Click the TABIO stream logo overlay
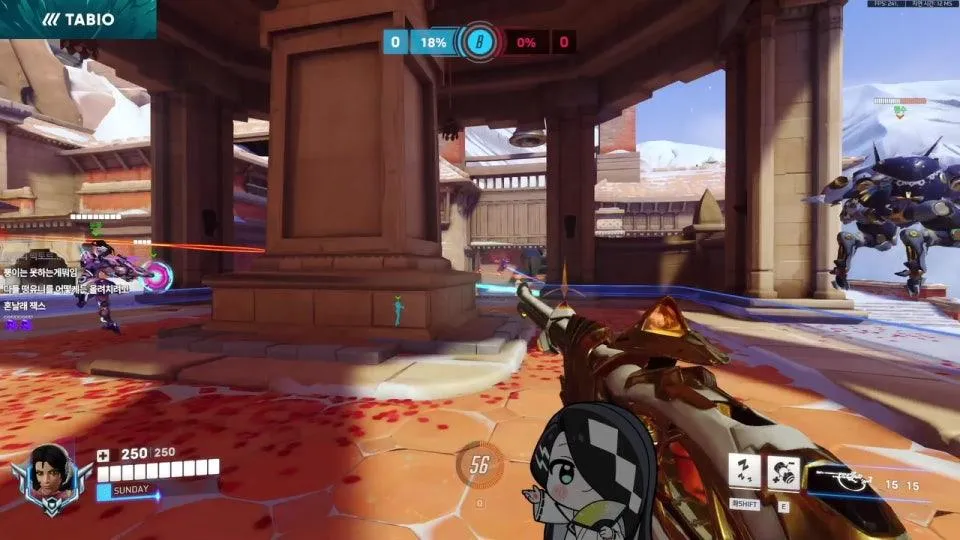 tap(78, 19)
